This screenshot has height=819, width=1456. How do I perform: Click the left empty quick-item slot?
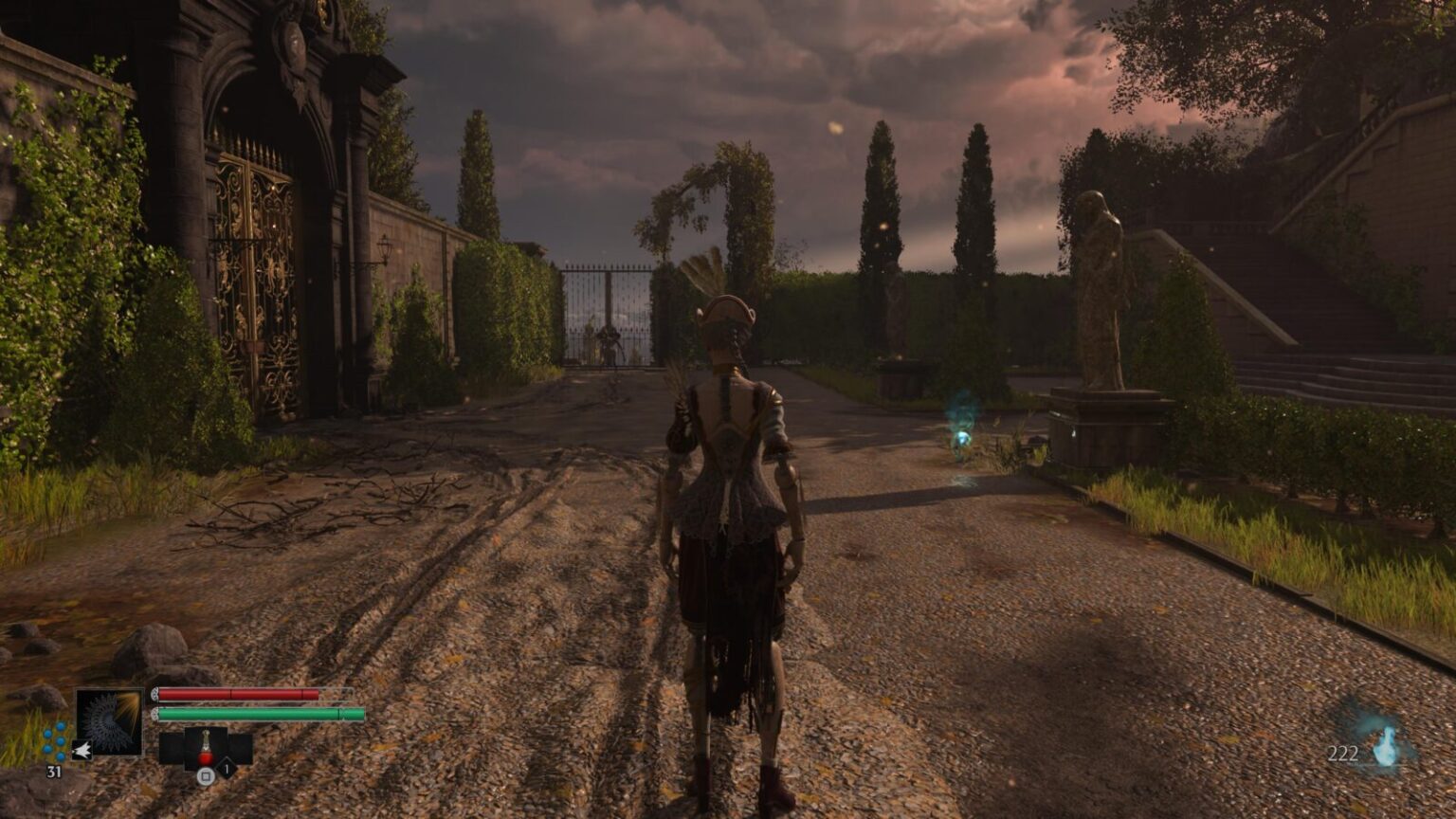click(x=173, y=749)
